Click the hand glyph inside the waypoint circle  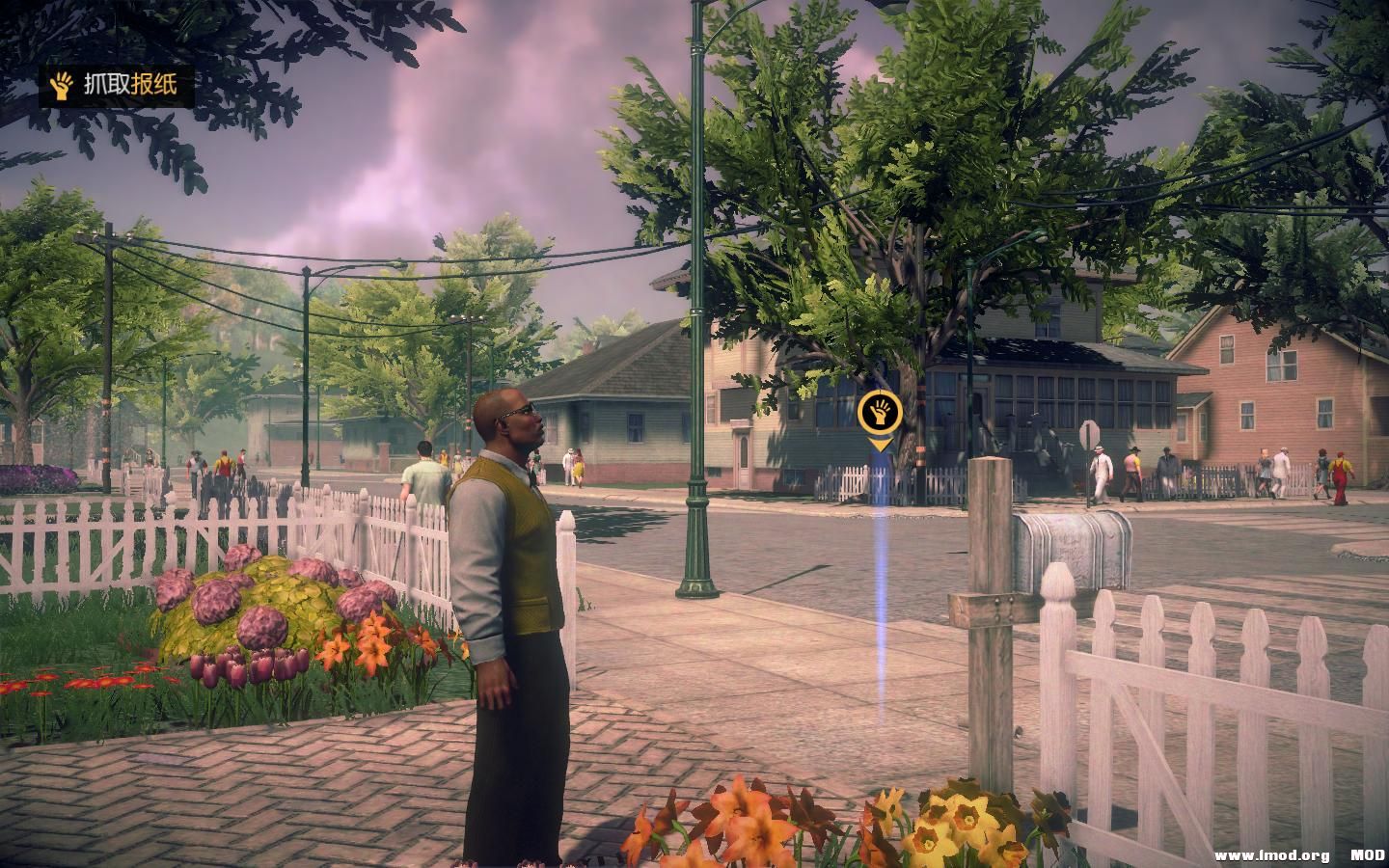879,411
